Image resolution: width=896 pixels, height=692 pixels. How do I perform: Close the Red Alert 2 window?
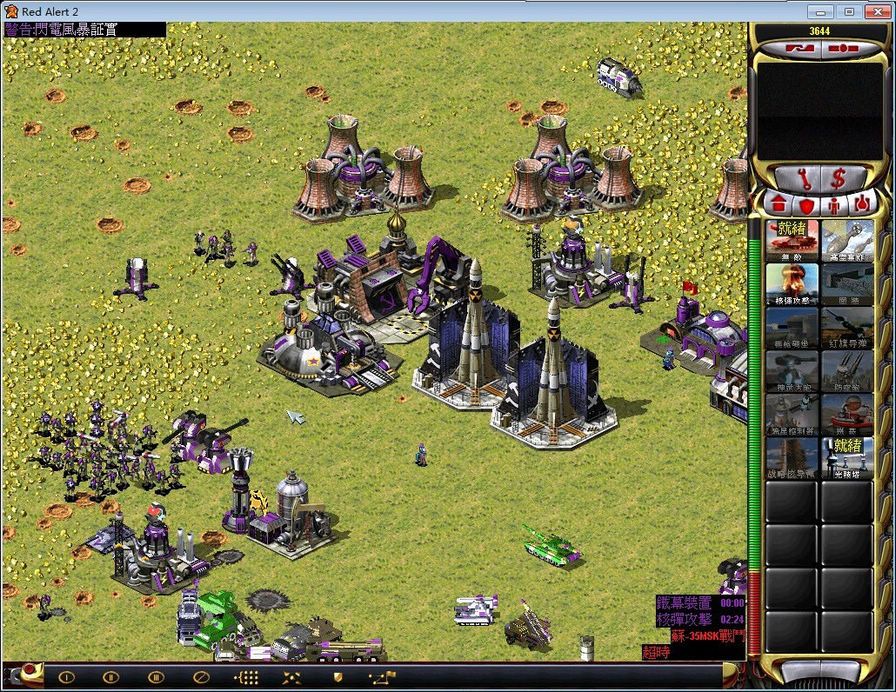coord(876,10)
